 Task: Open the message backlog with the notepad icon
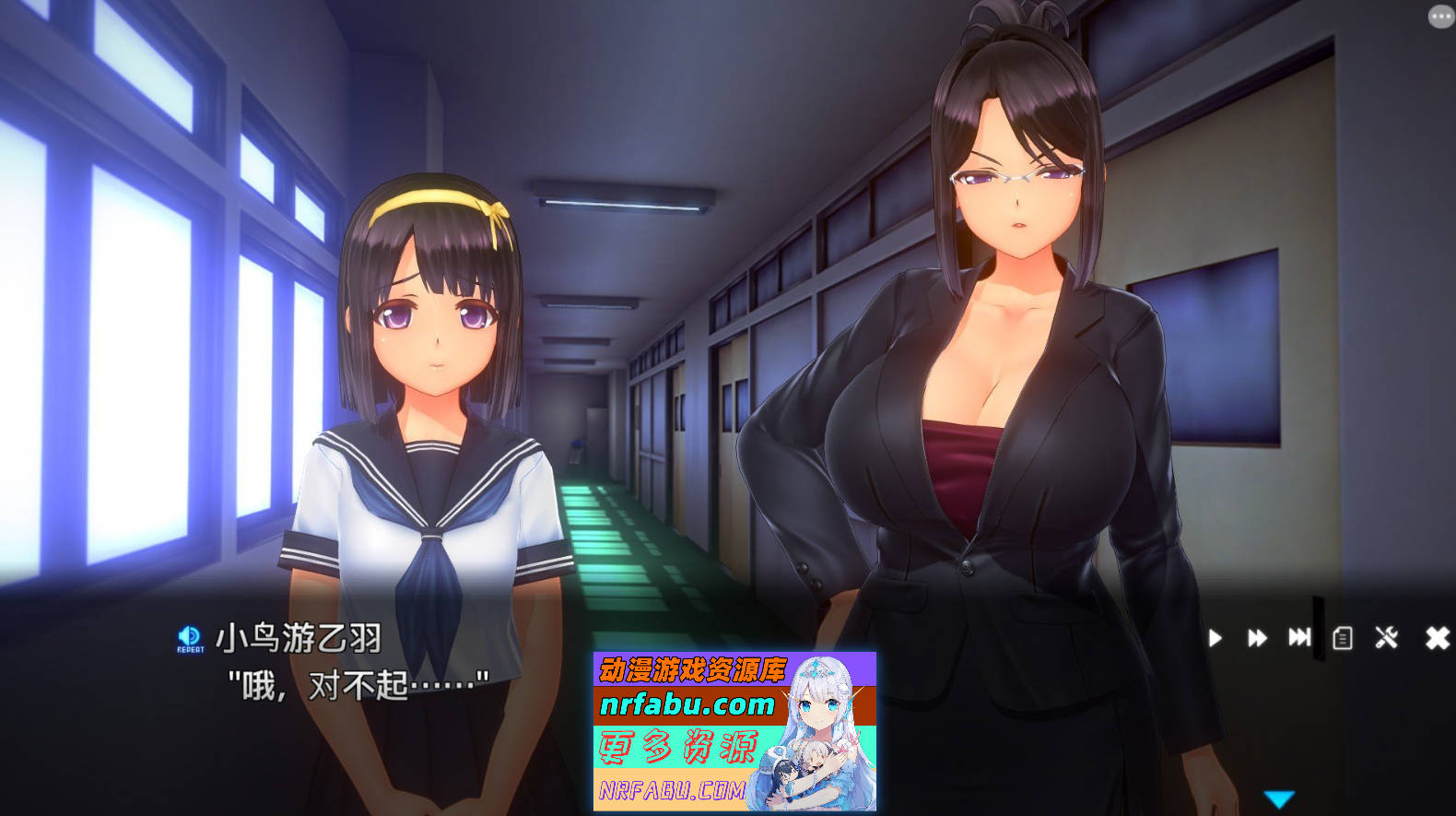coord(1343,636)
